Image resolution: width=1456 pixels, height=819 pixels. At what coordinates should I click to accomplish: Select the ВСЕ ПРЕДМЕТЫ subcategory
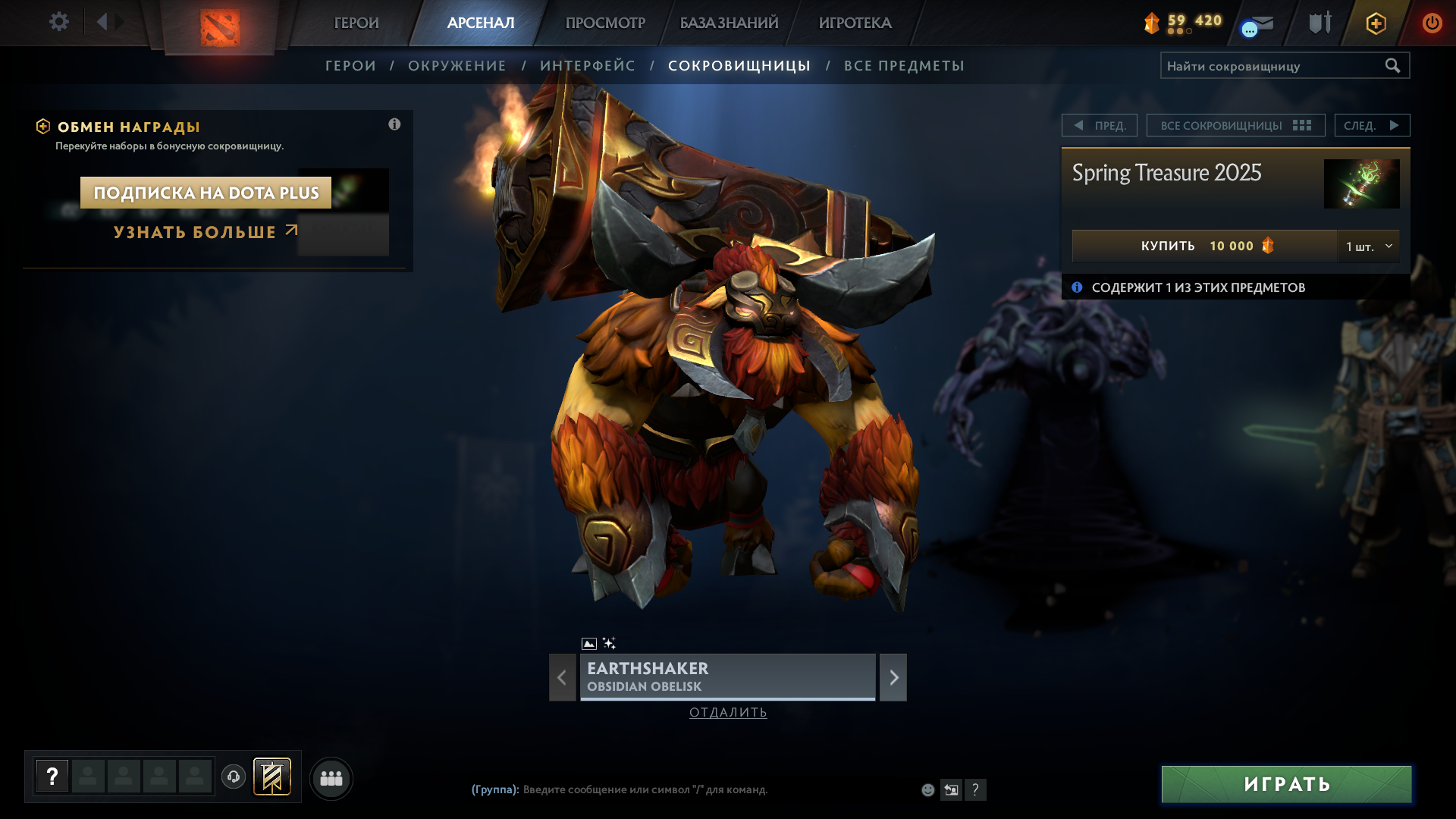click(x=904, y=66)
